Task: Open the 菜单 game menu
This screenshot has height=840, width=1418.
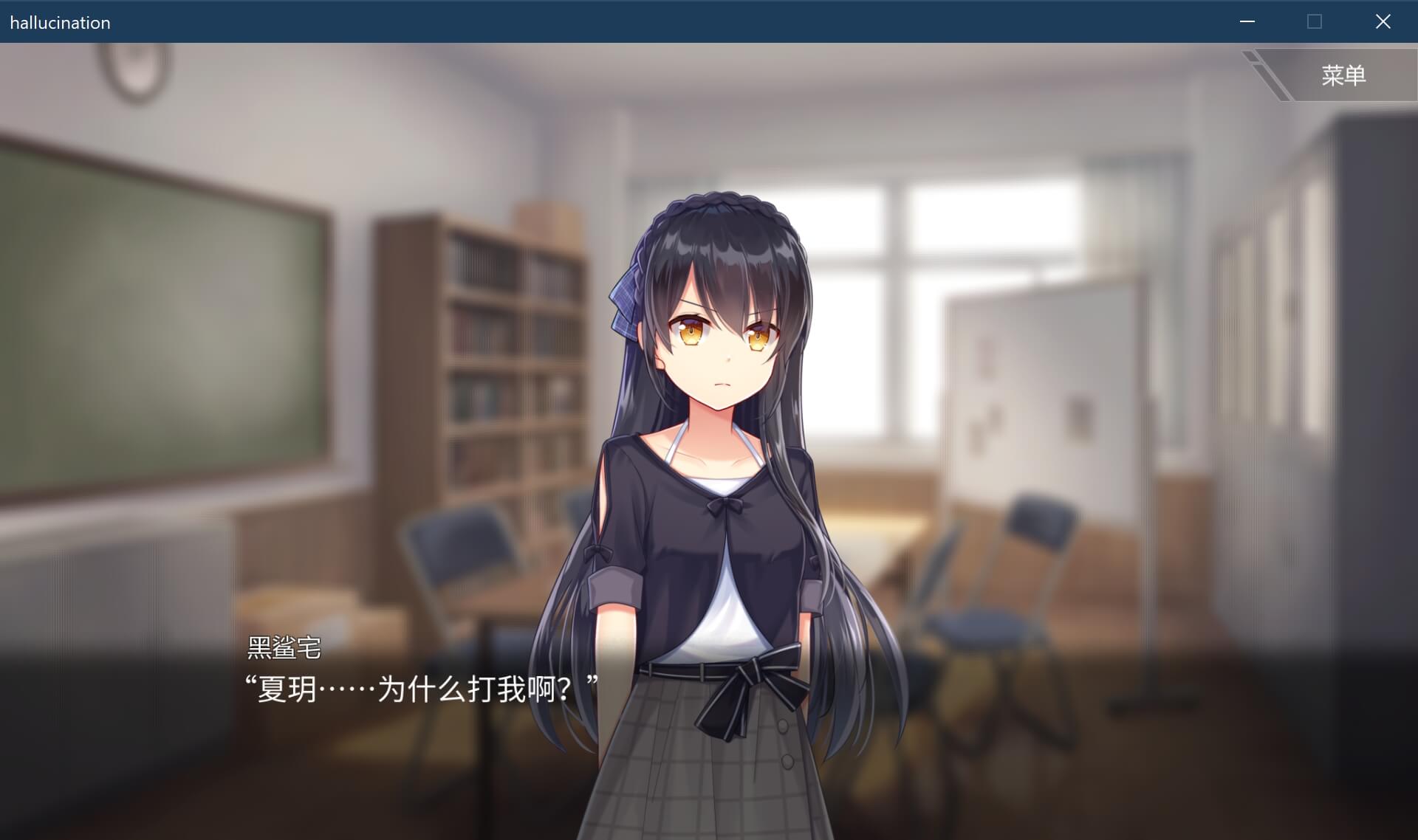Action: pos(1343,75)
